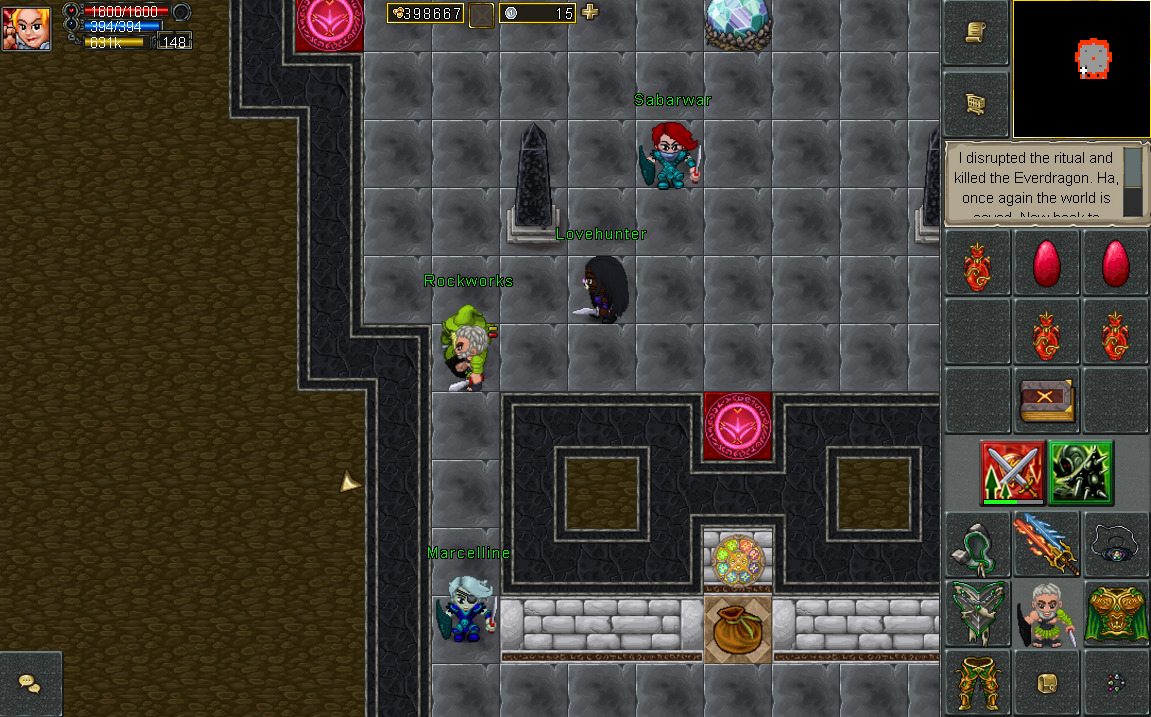This screenshot has width=1151, height=717.
Task: Open the chat bubble button
Action: tap(30, 684)
